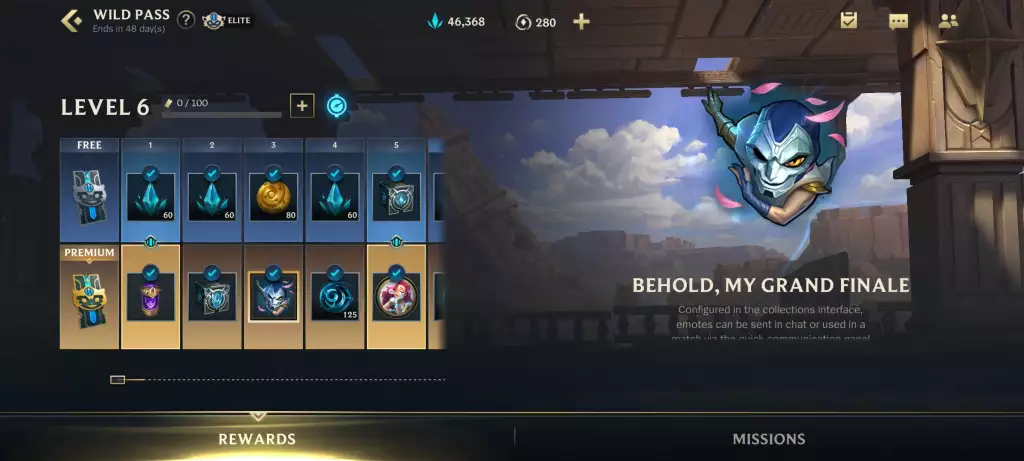The height and width of the screenshot is (461, 1024).
Task: Click the reward track scrollbar handle
Action: (117, 380)
